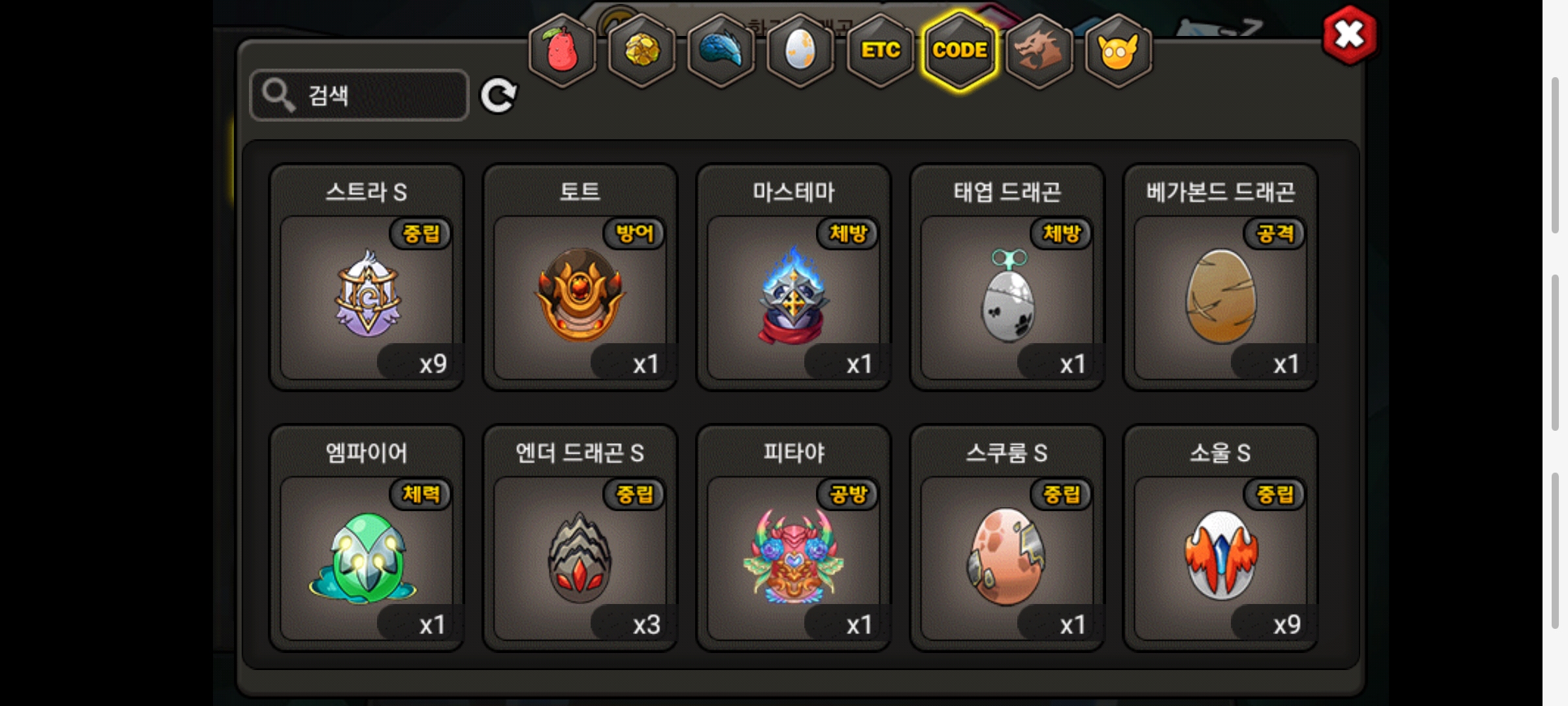This screenshot has height=706, width=1568.
Task: Click the search field labeled 검색
Action: click(x=359, y=95)
